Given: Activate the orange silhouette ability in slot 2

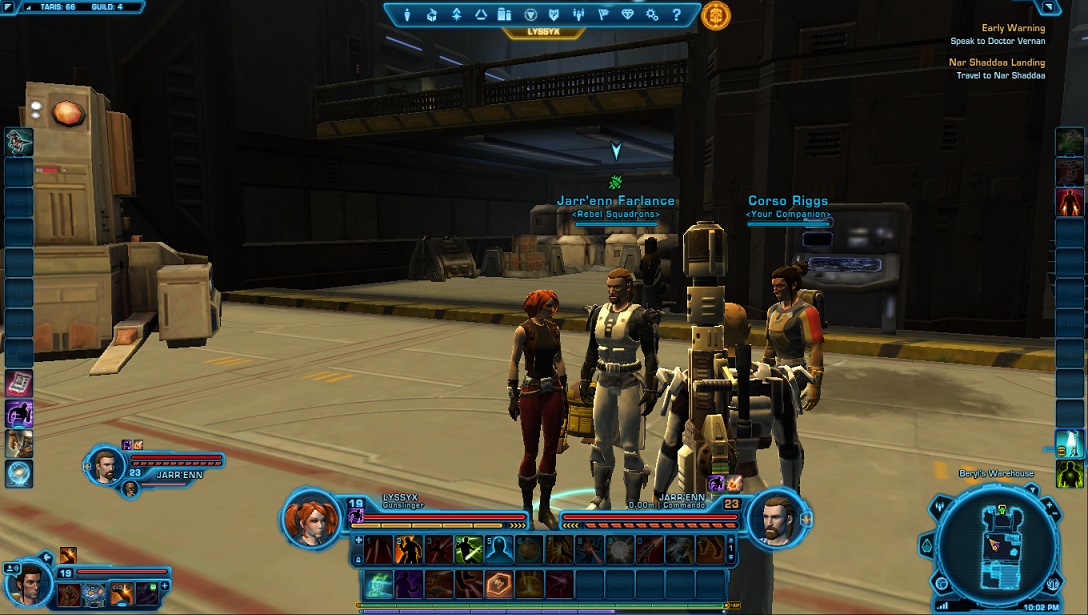Looking at the screenshot, I should pos(408,549).
